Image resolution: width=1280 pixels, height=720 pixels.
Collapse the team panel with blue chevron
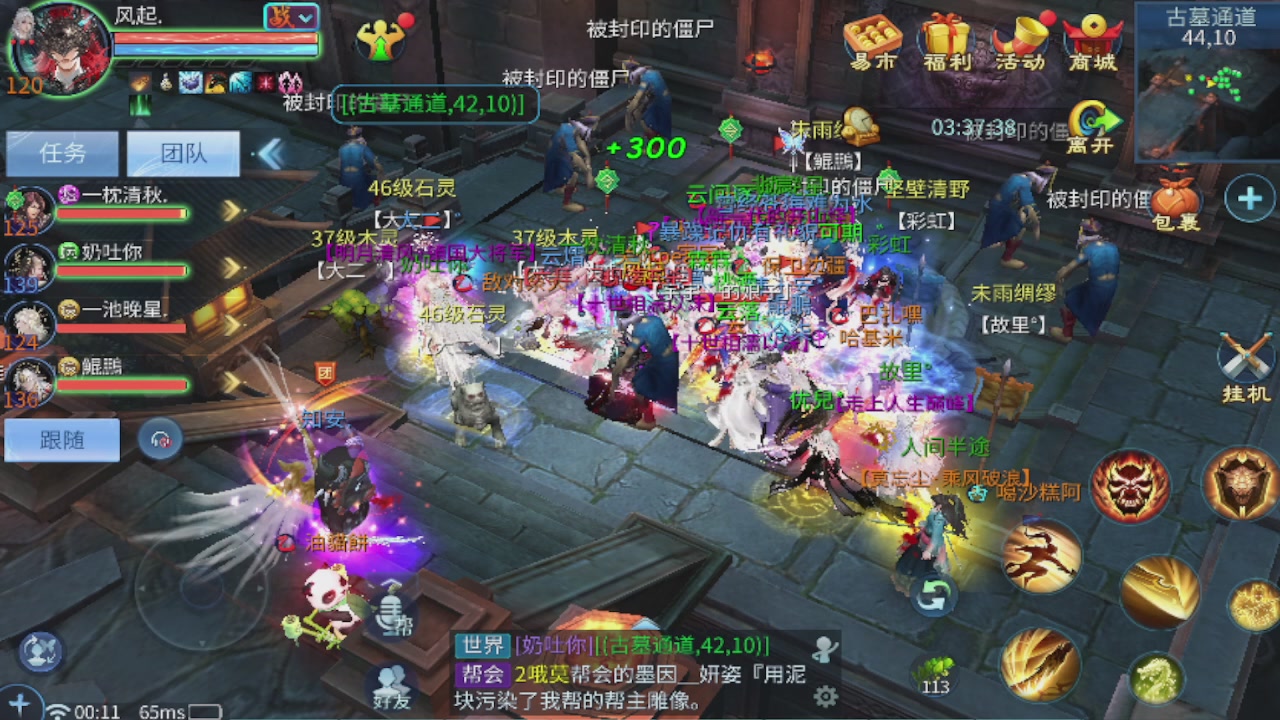click(270, 152)
